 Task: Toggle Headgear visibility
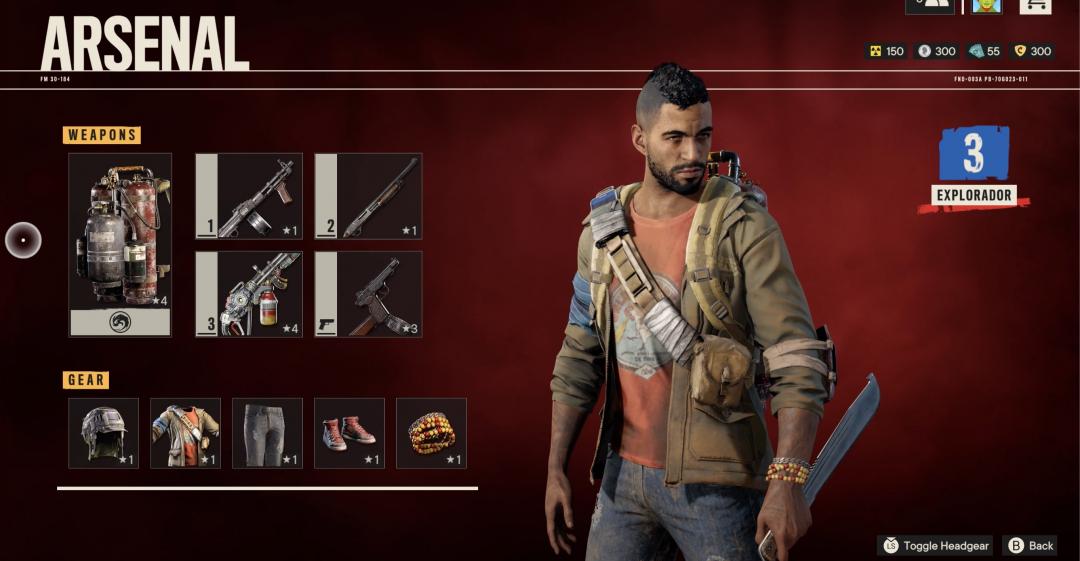(935, 546)
